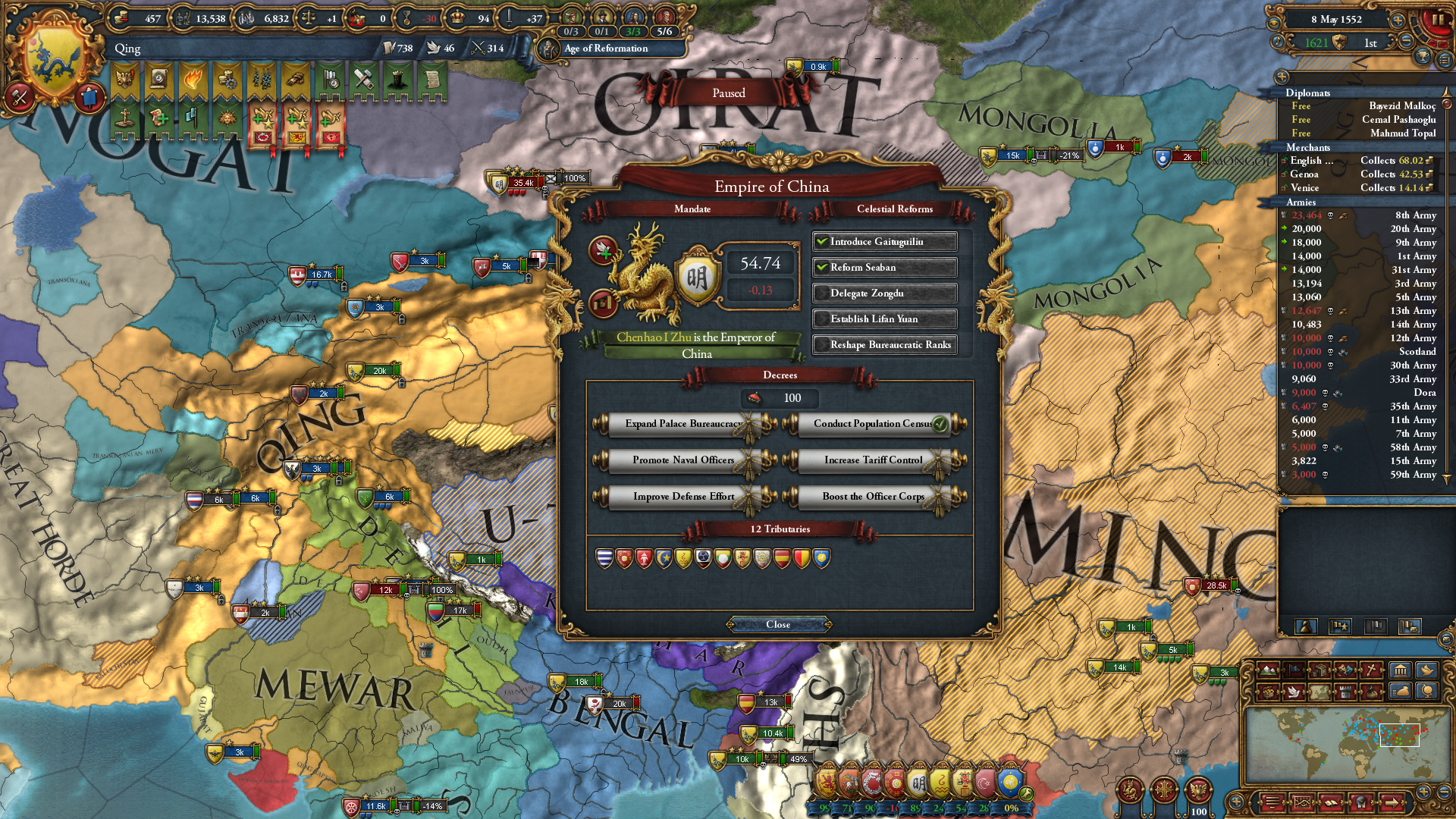Viewport: 1456px width, 819px height.
Task: View the culture mapmode with theater masks
Action: (x=1345, y=670)
